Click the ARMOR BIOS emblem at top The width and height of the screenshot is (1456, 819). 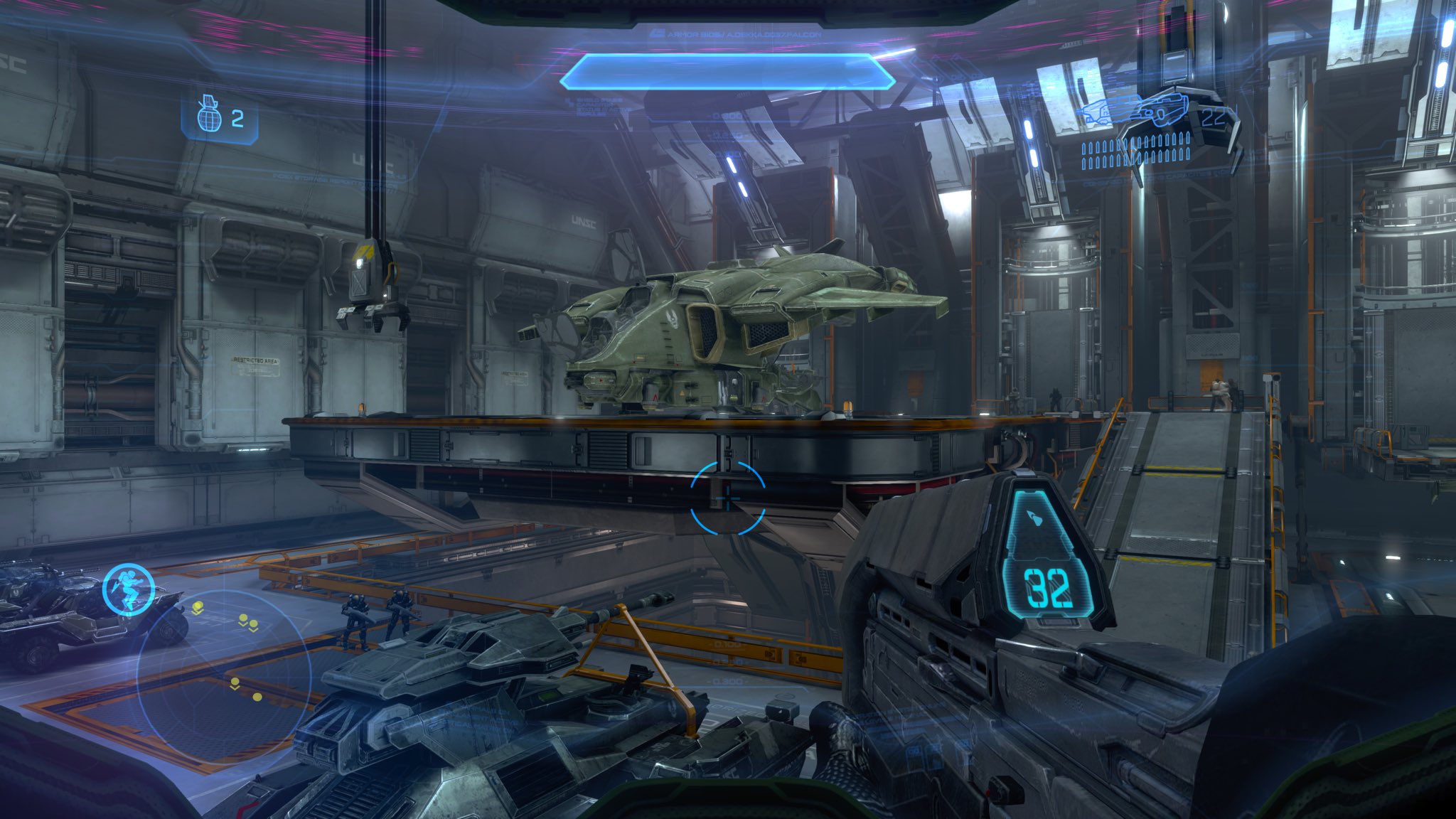(x=658, y=33)
